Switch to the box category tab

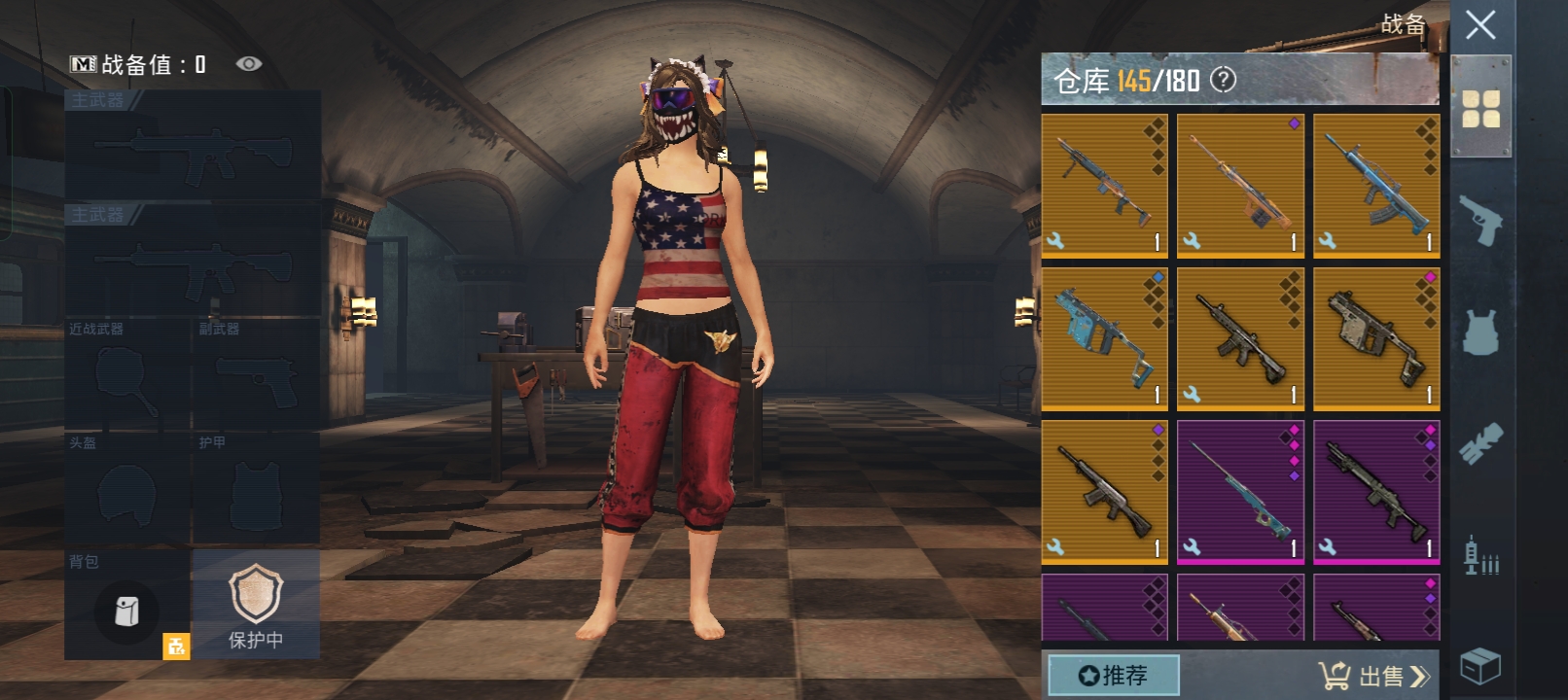[x=1480, y=667]
